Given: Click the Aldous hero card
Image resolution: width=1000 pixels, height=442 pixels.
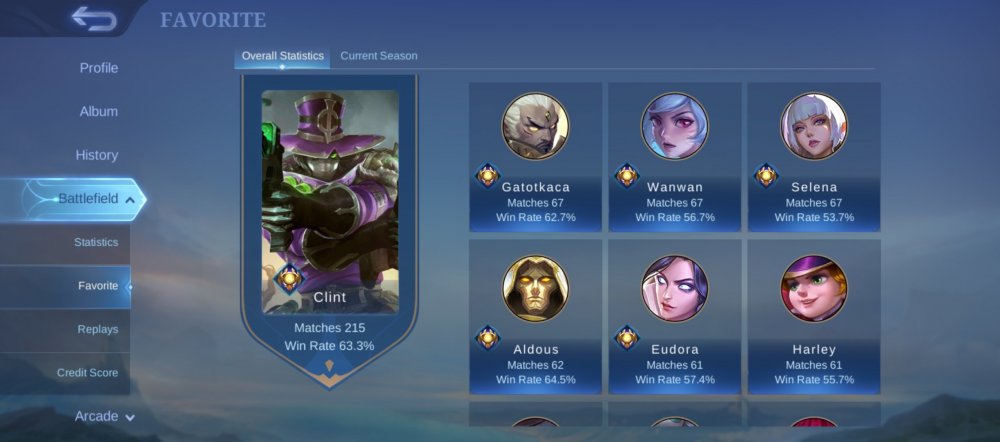Looking at the screenshot, I should tap(535, 318).
